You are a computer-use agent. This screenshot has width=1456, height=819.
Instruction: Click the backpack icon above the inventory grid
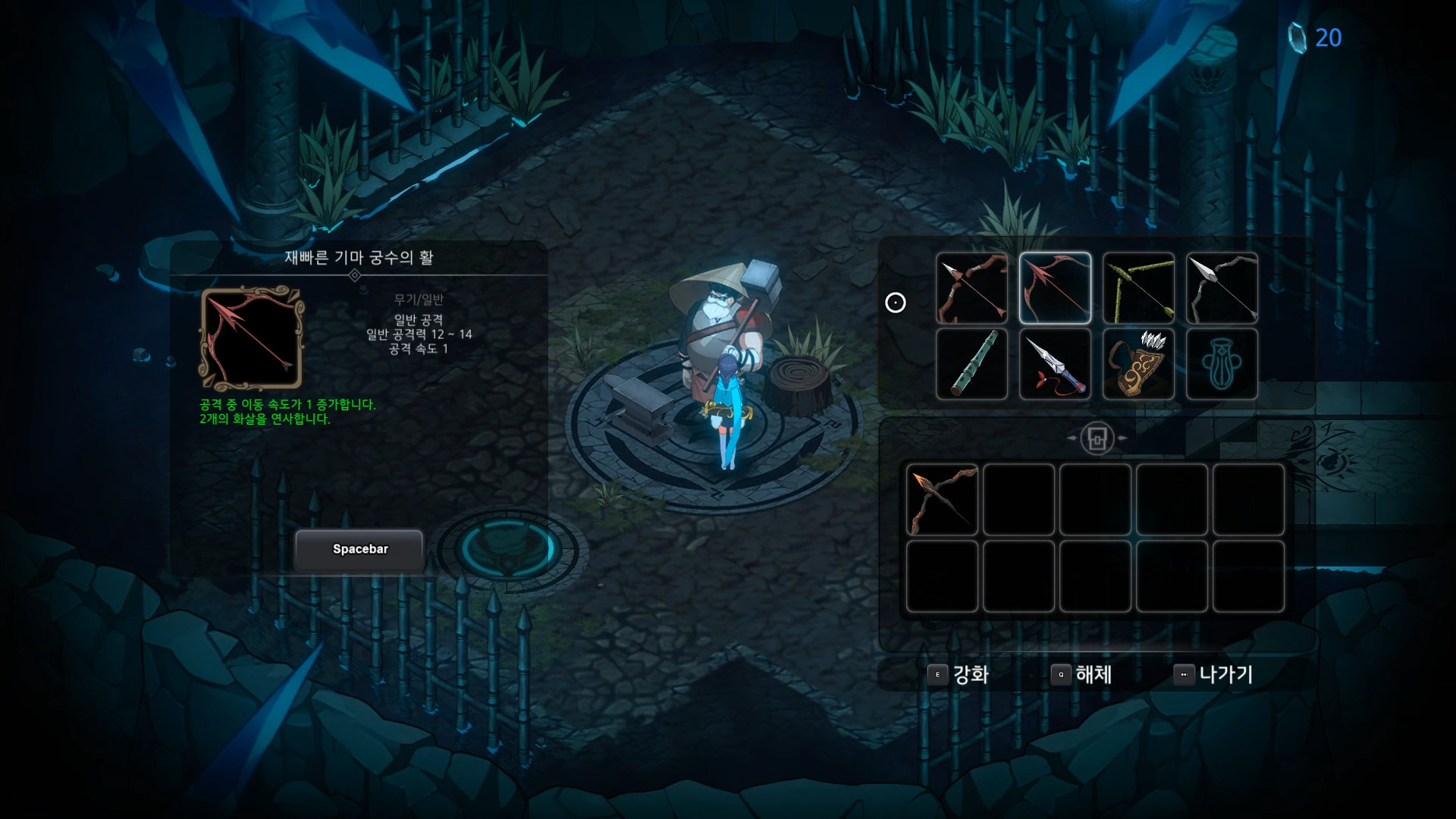[1097, 438]
